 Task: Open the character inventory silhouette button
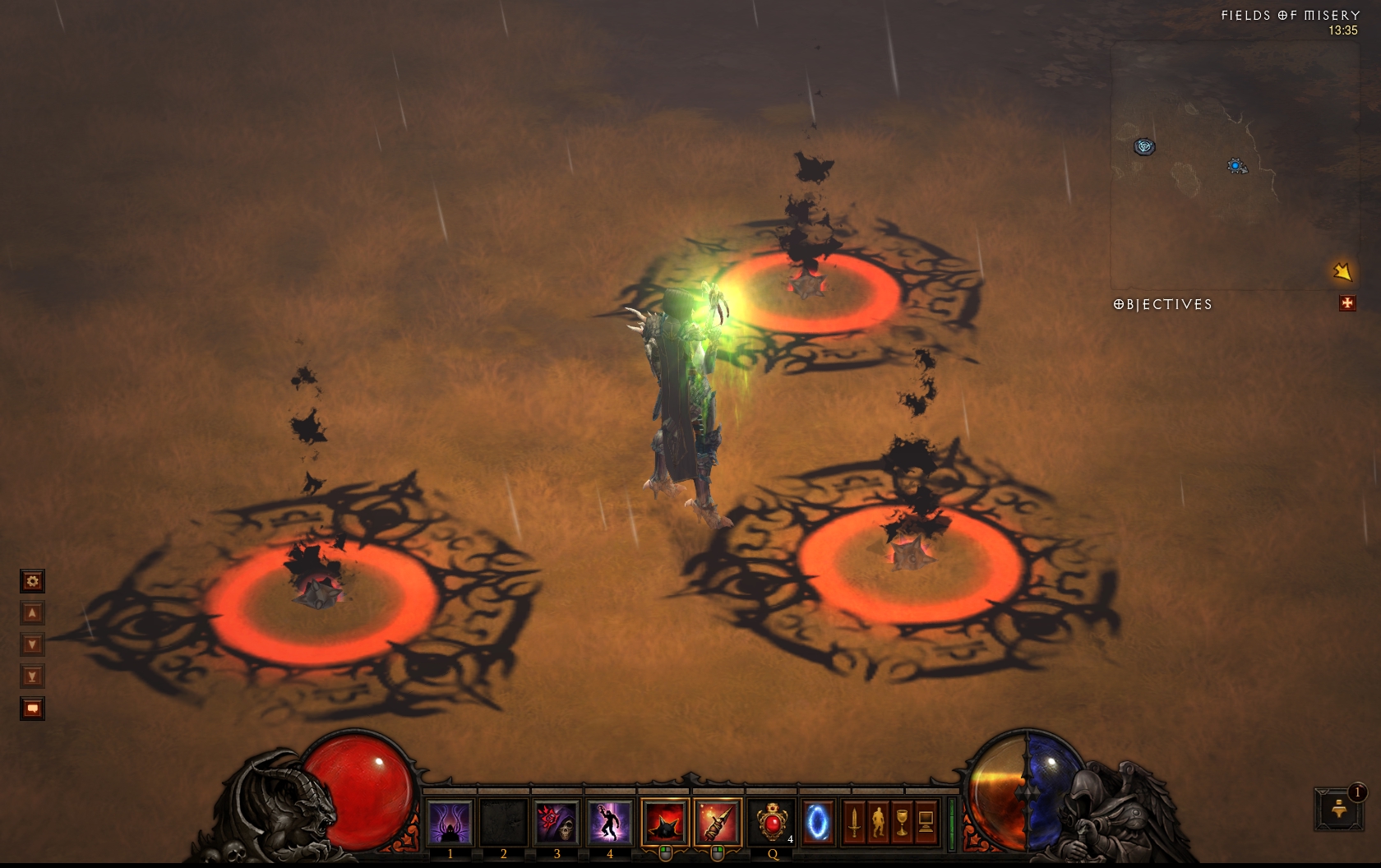pos(878,821)
